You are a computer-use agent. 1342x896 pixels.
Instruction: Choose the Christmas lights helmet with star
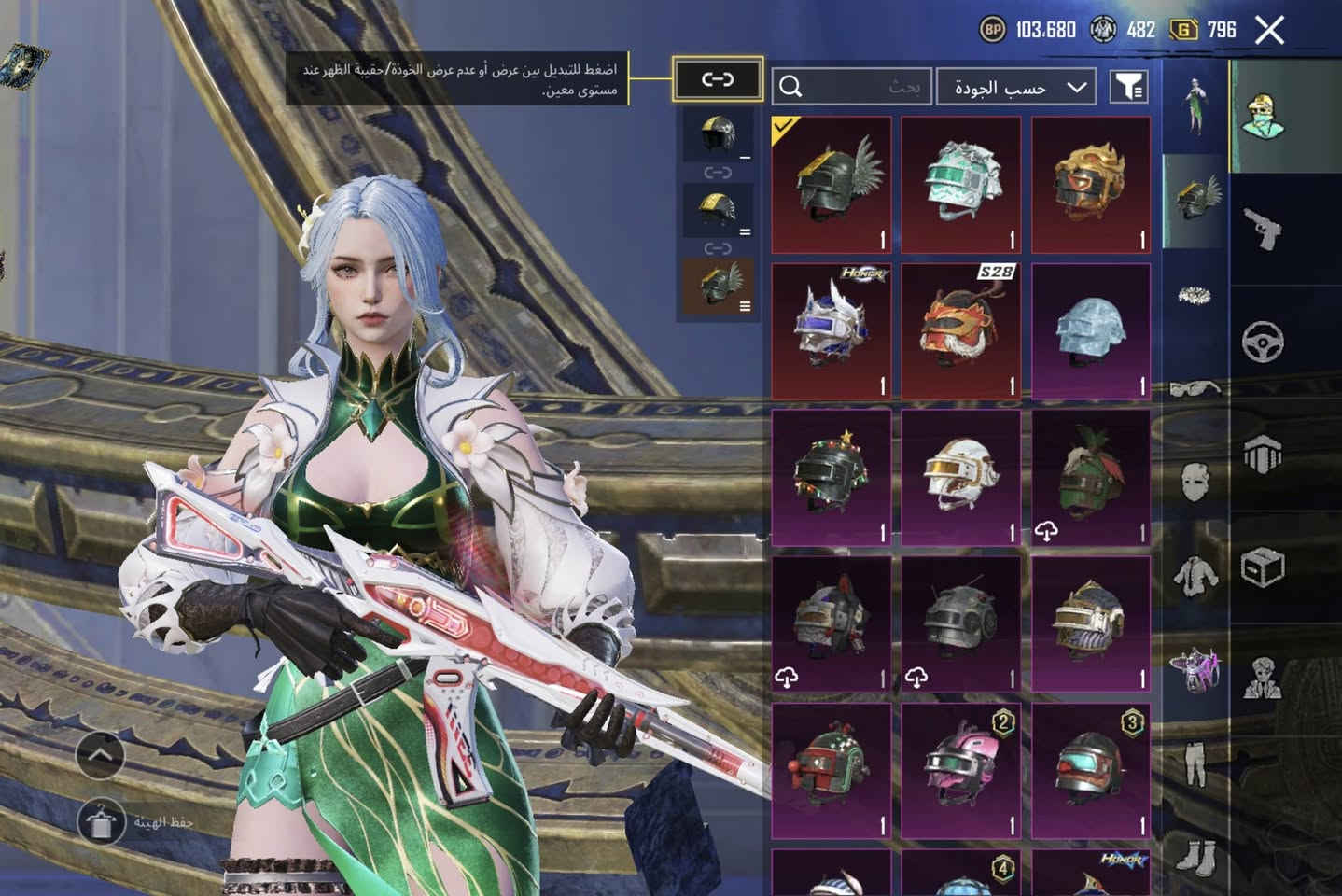click(x=831, y=476)
